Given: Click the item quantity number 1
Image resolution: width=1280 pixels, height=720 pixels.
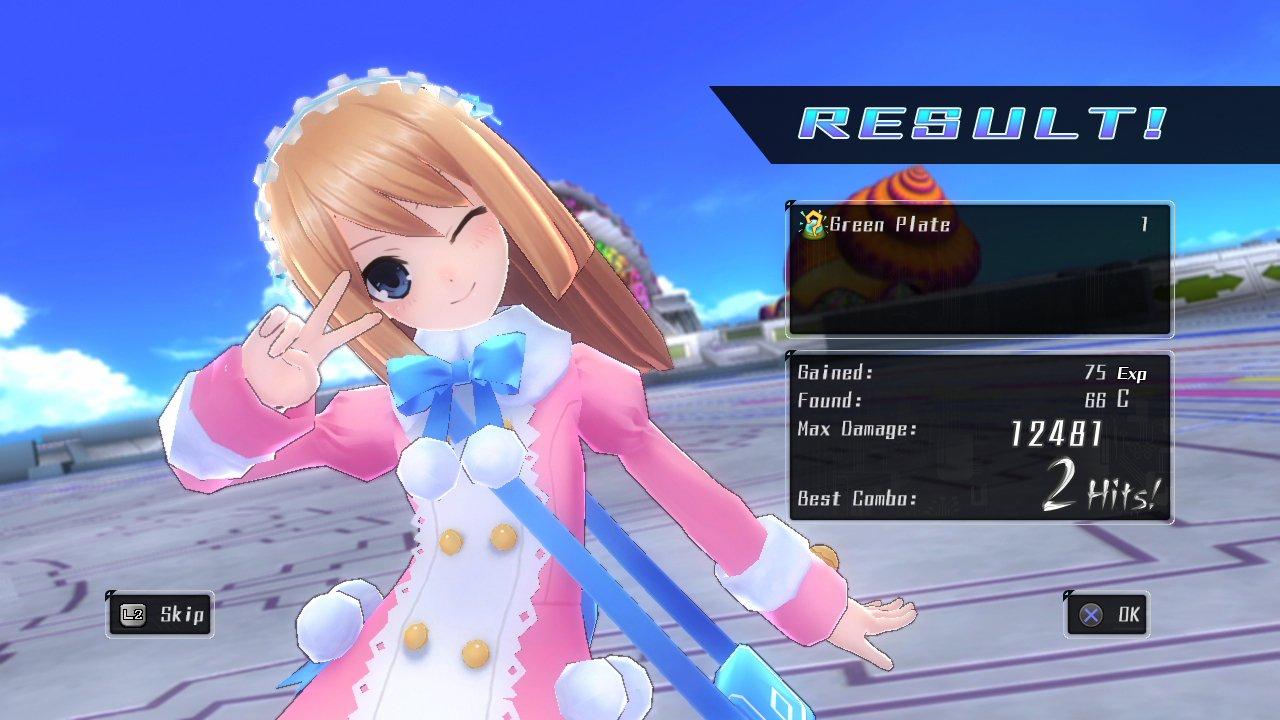Looking at the screenshot, I should [1146, 225].
